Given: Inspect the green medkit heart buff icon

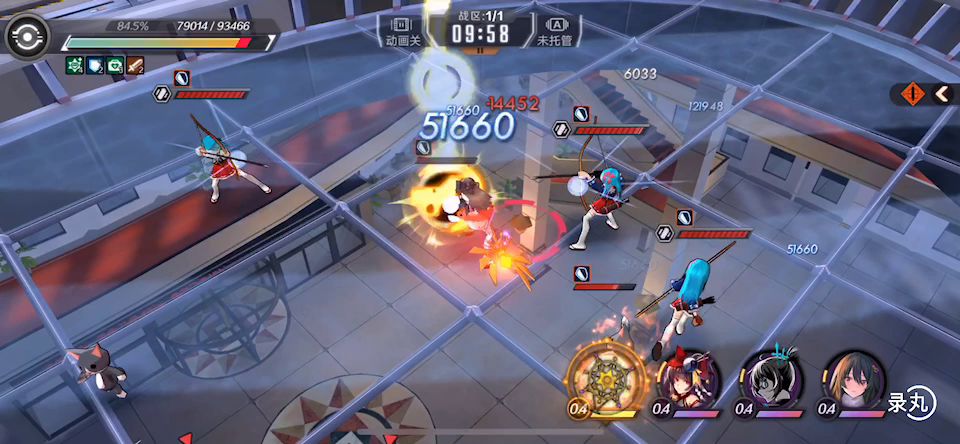Looking at the screenshot, I should [115, 66].
